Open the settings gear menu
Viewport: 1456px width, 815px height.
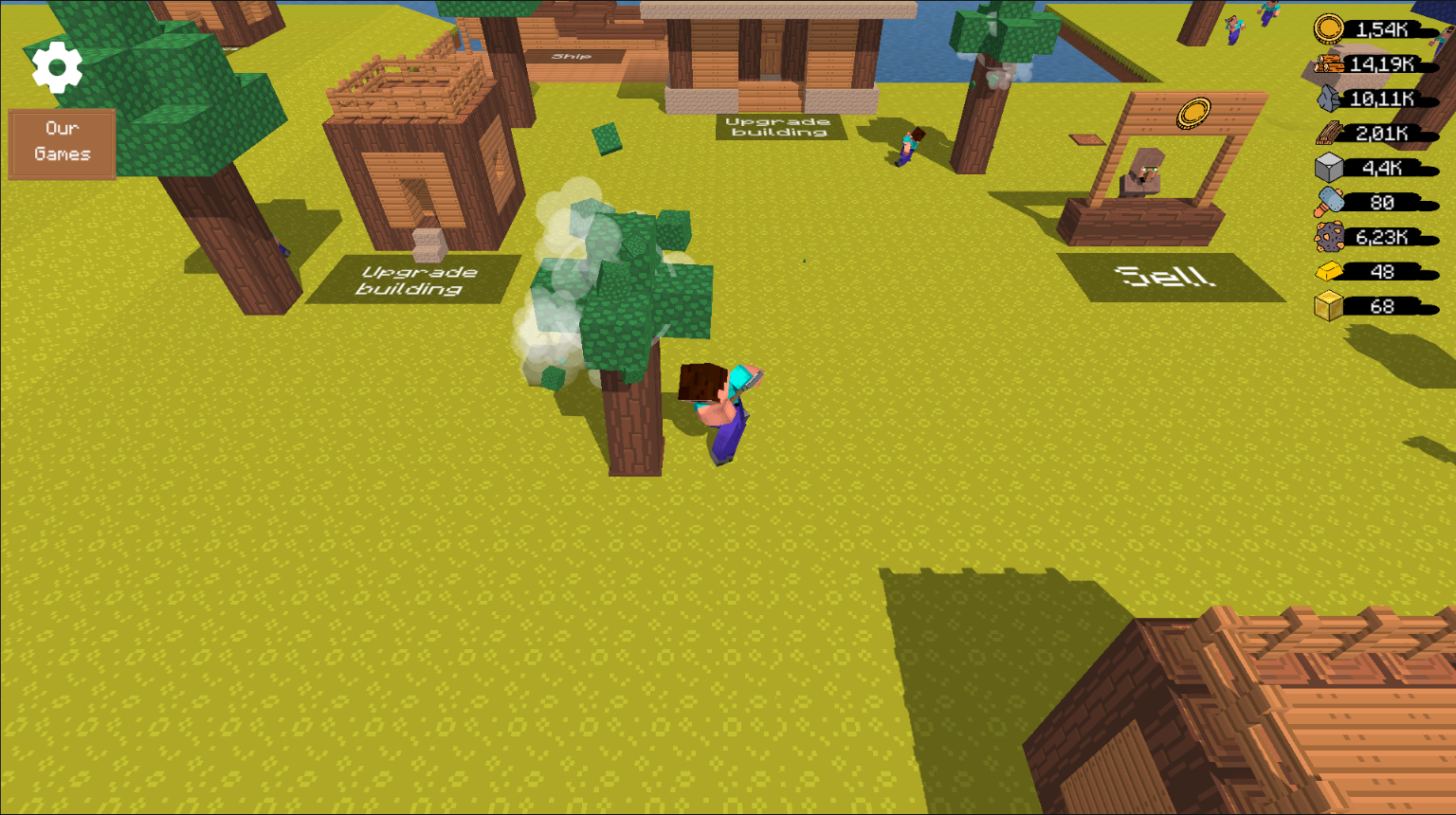[58, 66]
